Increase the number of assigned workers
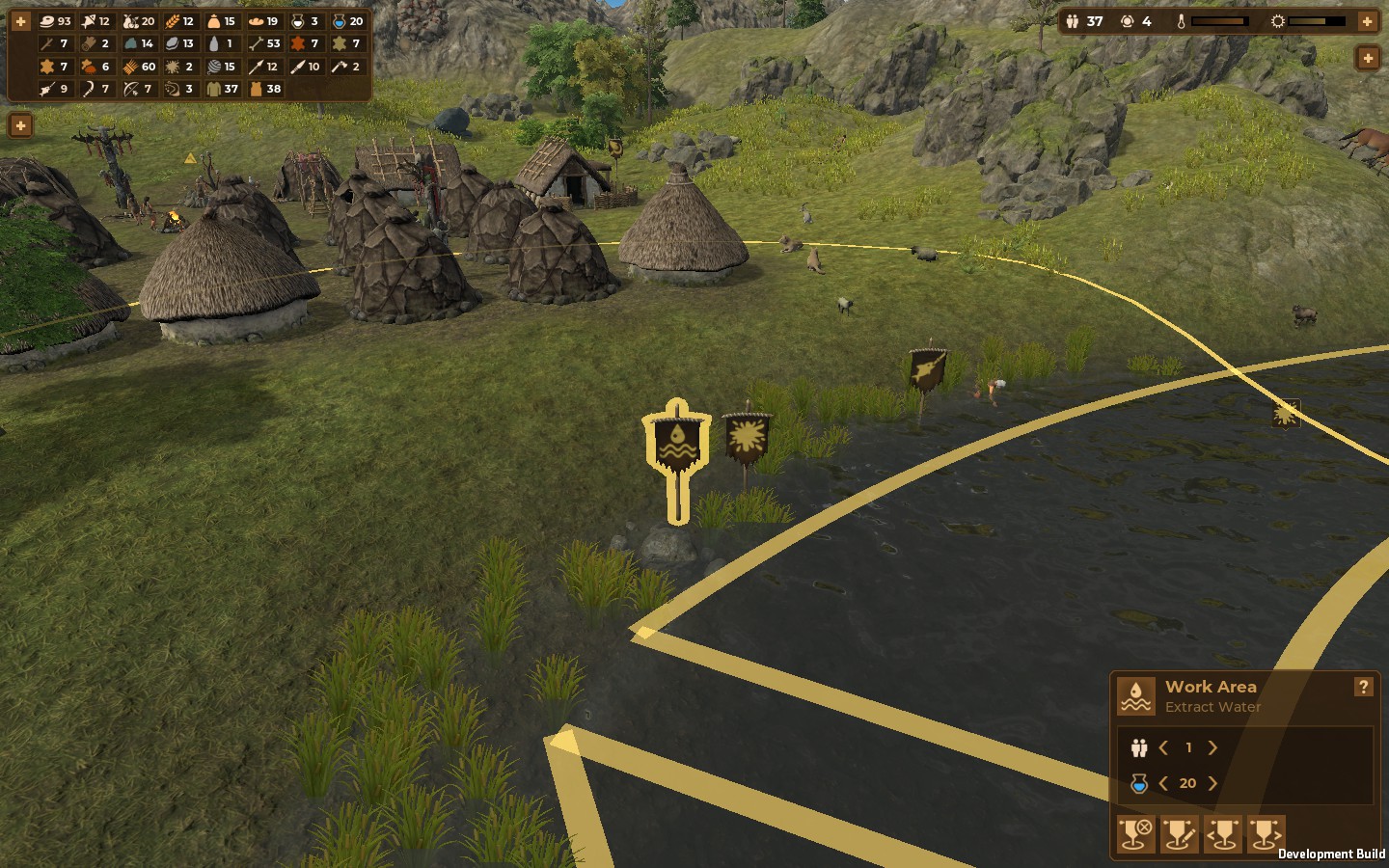The width and height of the screenshot is (1389, 868). coord(1212,747)
